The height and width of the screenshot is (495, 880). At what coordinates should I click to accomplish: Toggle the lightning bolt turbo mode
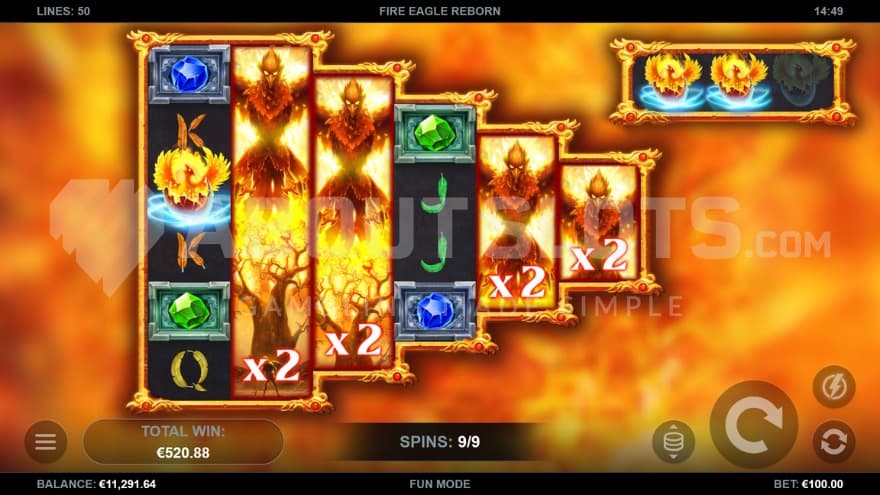coord(833,386)
